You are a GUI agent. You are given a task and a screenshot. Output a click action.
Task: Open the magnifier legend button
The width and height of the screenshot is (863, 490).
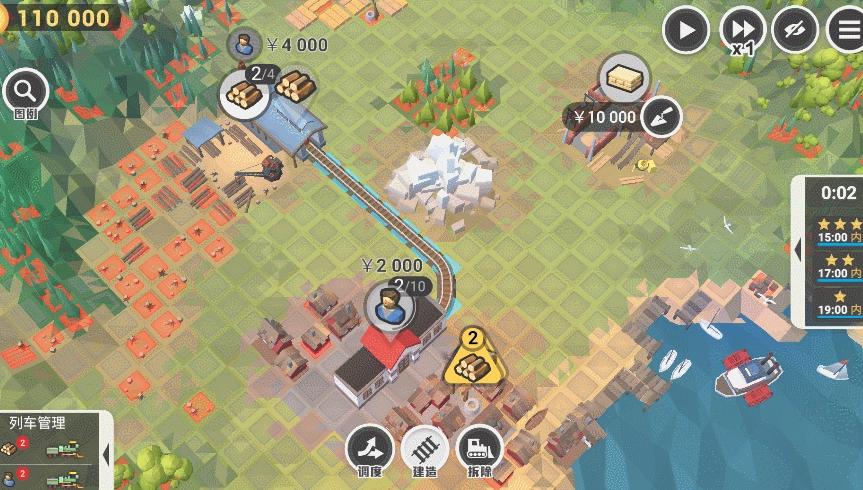[25, 93]
